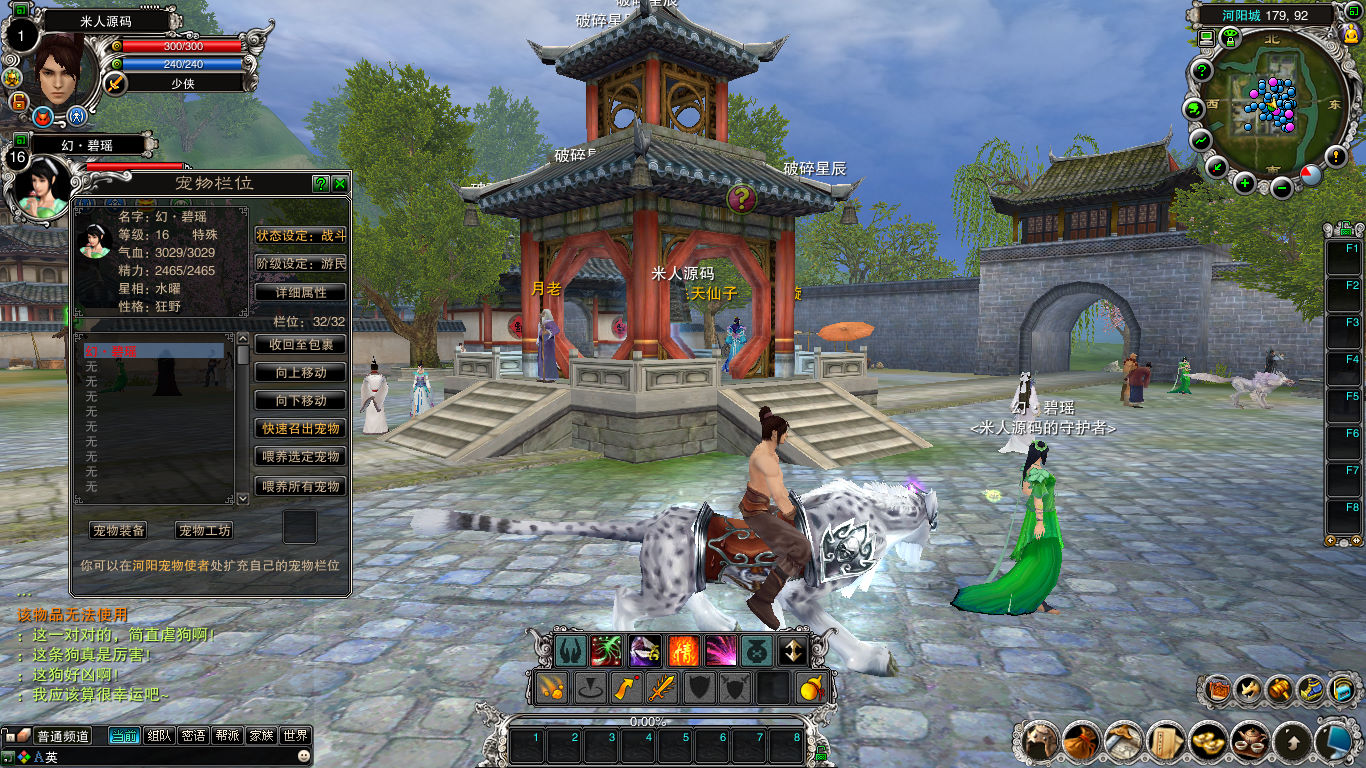Feed all pets with 喂养所有宠物
The width and height of the screenshot is (1366, 768).
coord(301,486)
